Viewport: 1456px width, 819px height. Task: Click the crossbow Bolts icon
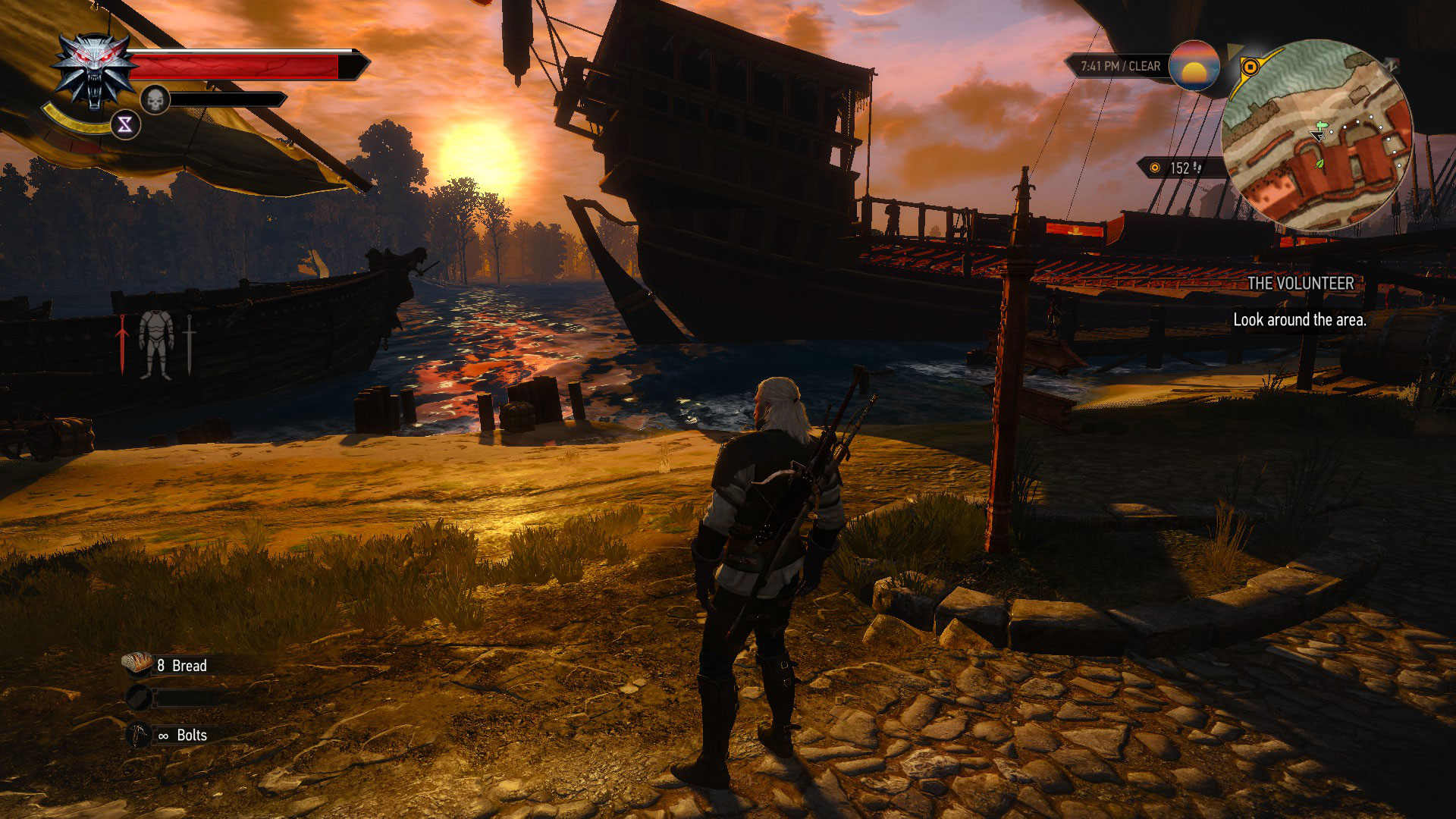coord(140,735)
